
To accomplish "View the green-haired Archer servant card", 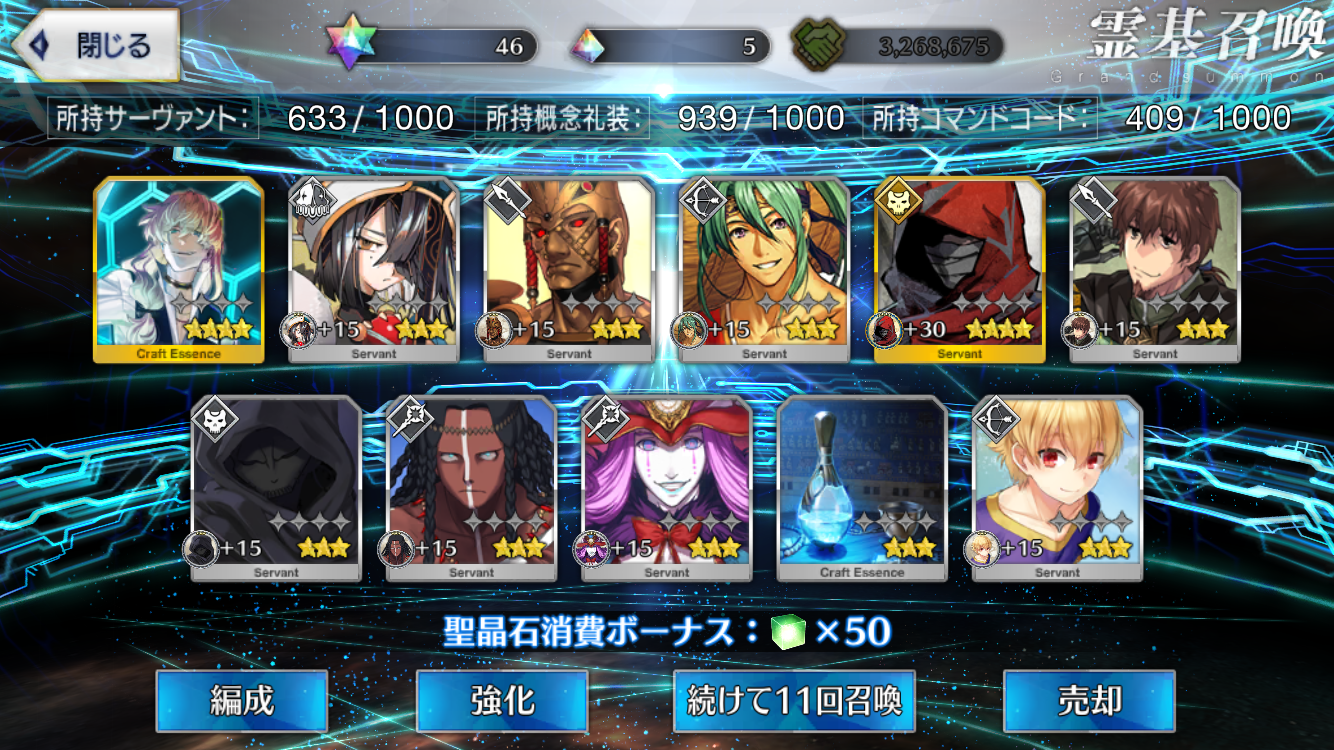I will pyautogui.click(x=765, y=269).
